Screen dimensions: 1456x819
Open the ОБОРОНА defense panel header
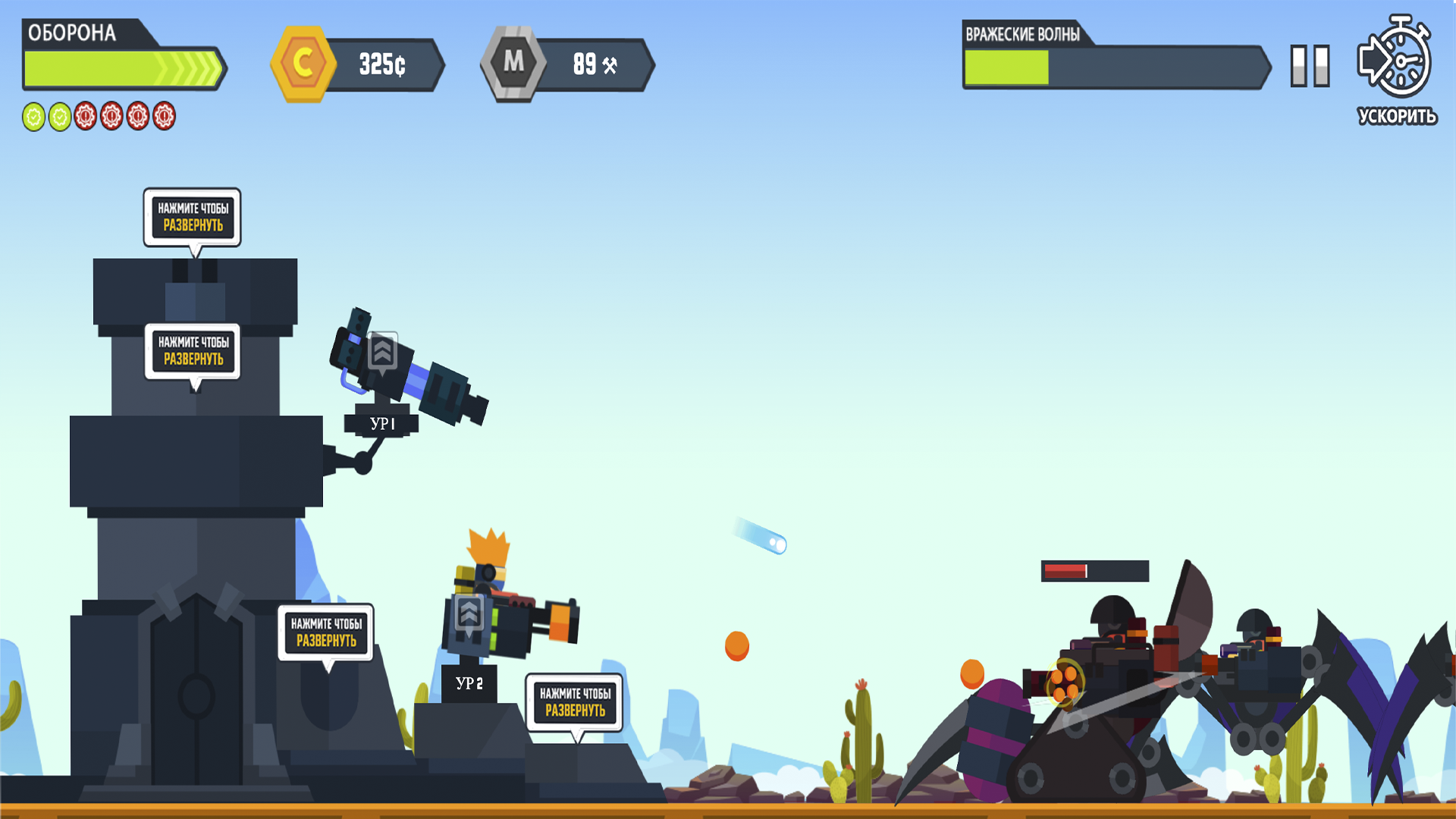pyautogui.click(x=72, y=33)
